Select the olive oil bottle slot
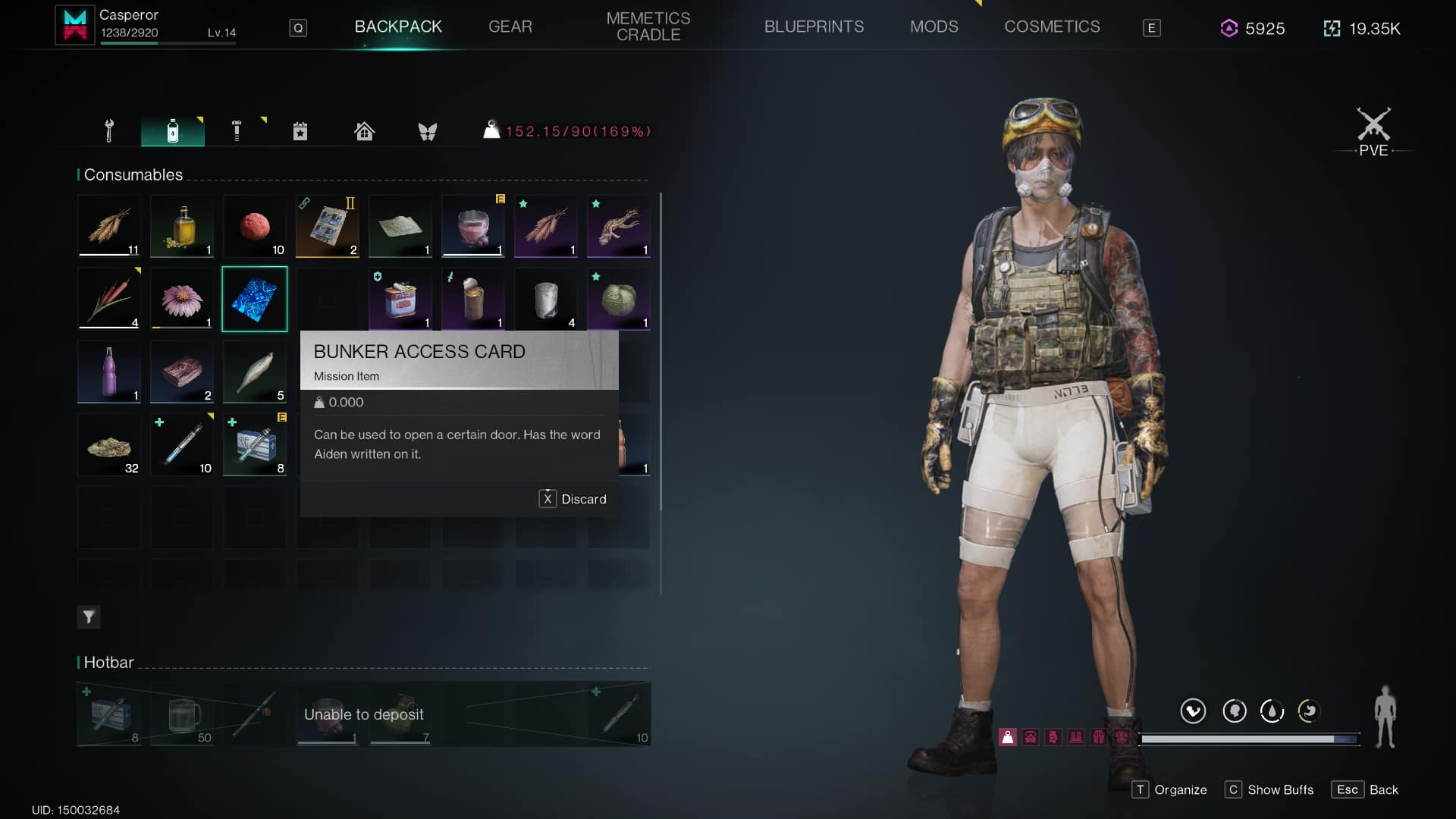1456x819 pixels. tap(182, 226)
